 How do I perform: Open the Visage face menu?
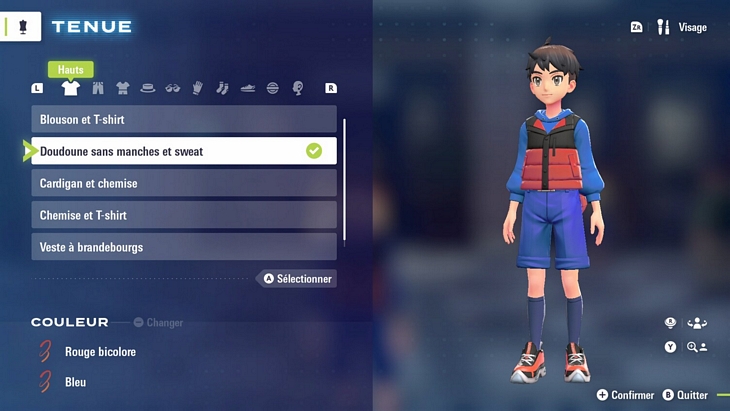click(683, 27)
